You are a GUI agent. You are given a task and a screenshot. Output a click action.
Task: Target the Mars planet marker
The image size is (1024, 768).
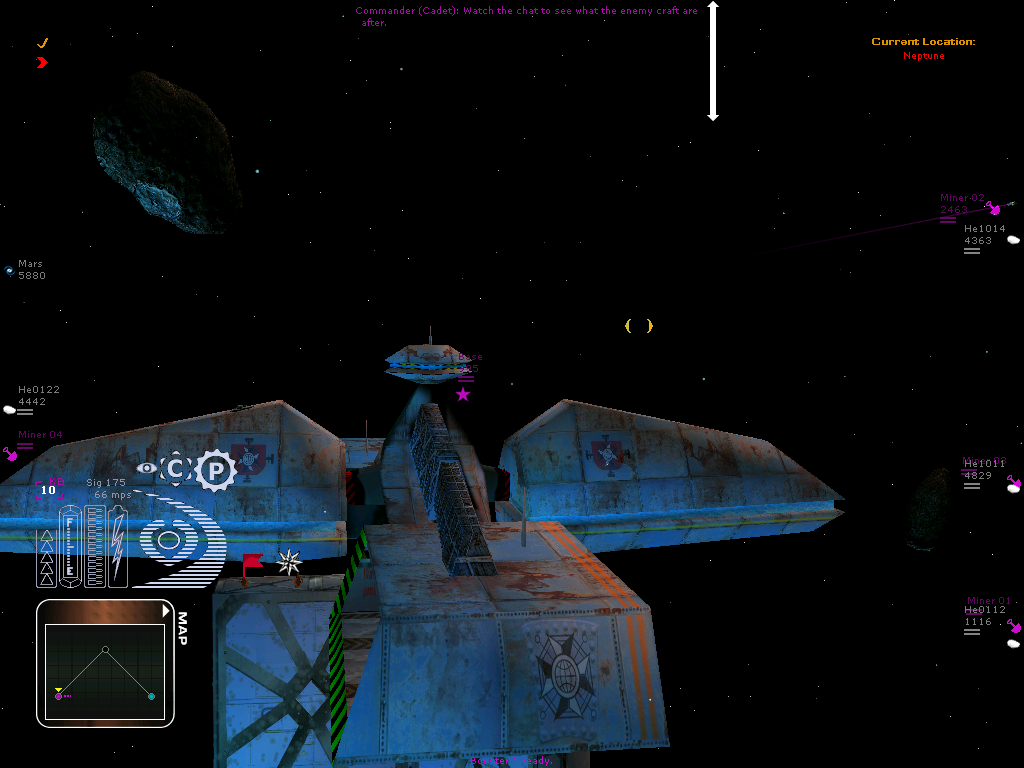pyautogui.click(x=9, y=270)
